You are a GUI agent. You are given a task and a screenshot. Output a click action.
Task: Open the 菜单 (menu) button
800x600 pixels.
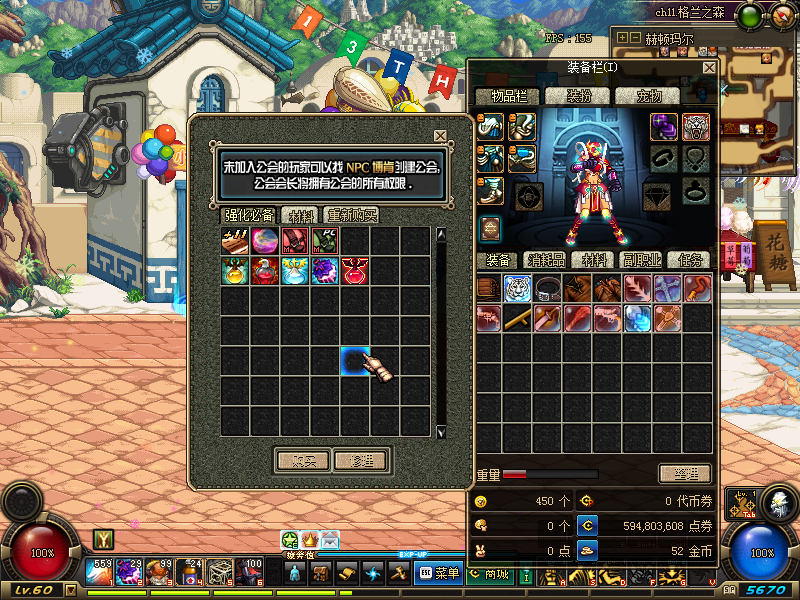(x=438, y=573)
